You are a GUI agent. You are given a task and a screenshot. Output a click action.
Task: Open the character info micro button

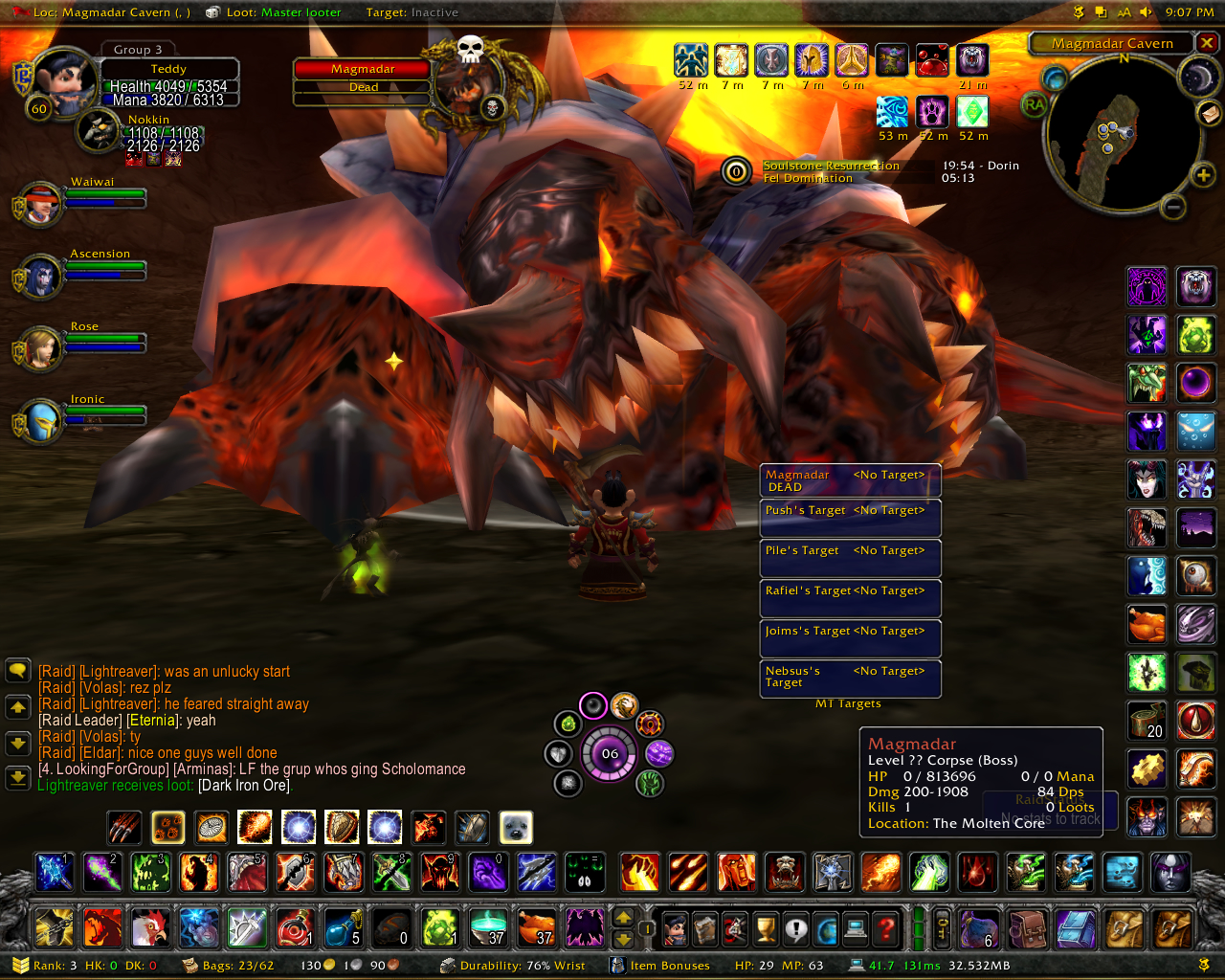pyautogui.click(x=676, y=927)
